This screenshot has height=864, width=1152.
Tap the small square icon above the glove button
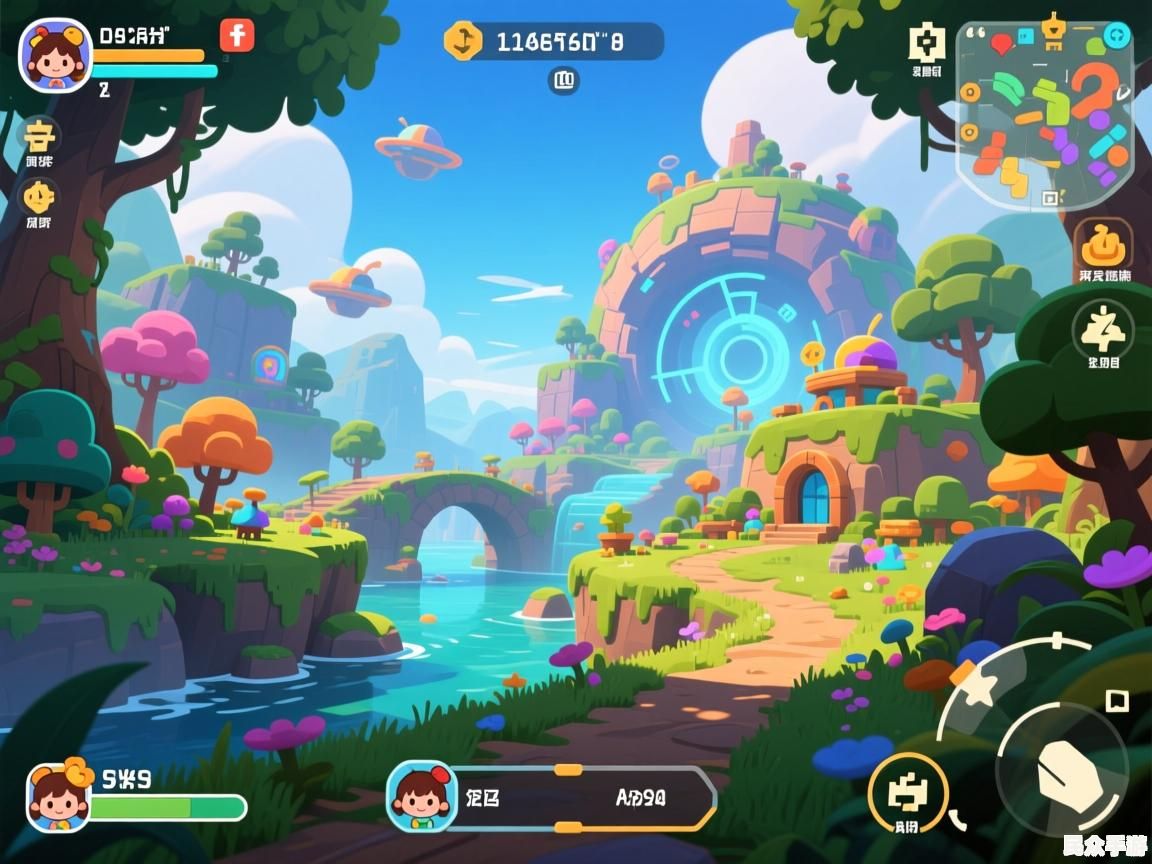pyautogui.click(x=1116, y=700)
